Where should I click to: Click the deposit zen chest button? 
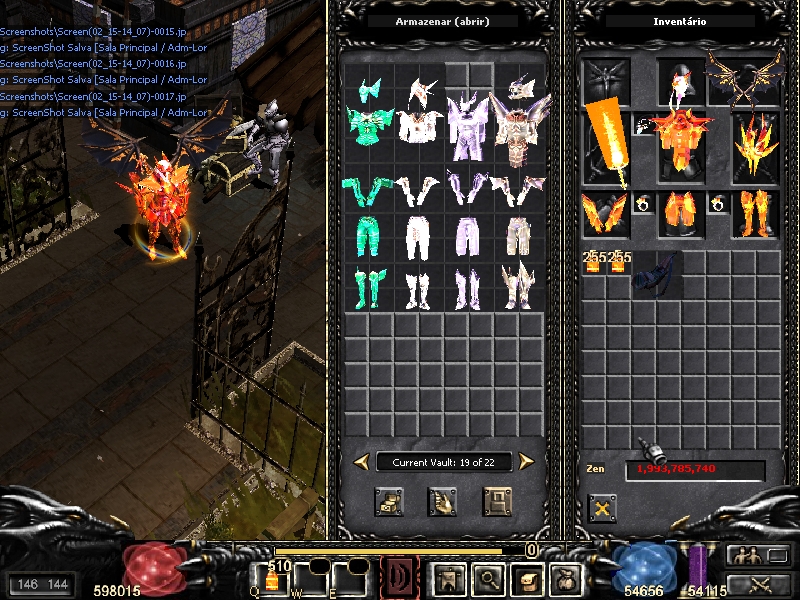(389, 501)
